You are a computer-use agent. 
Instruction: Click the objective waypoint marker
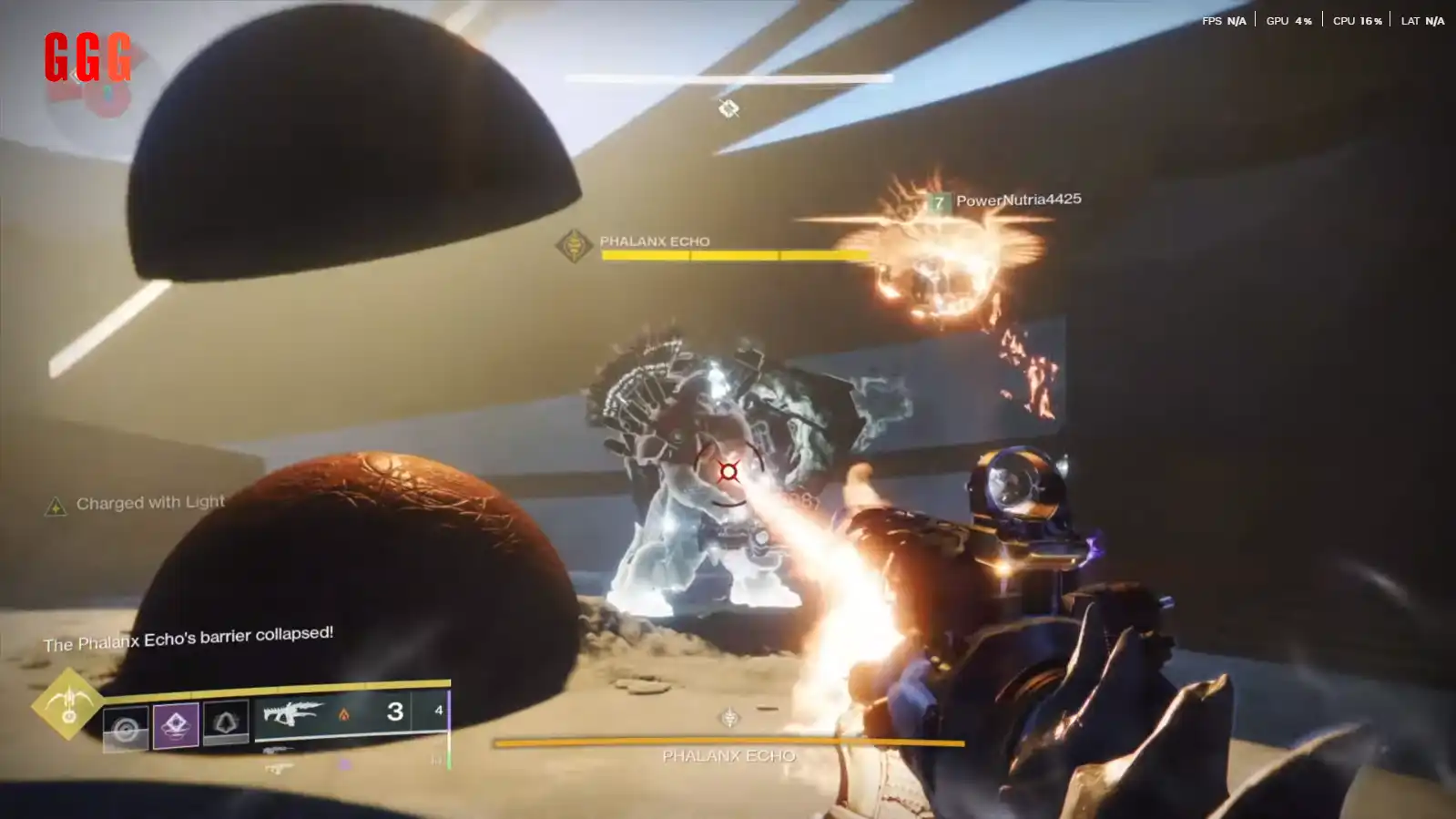728,109
